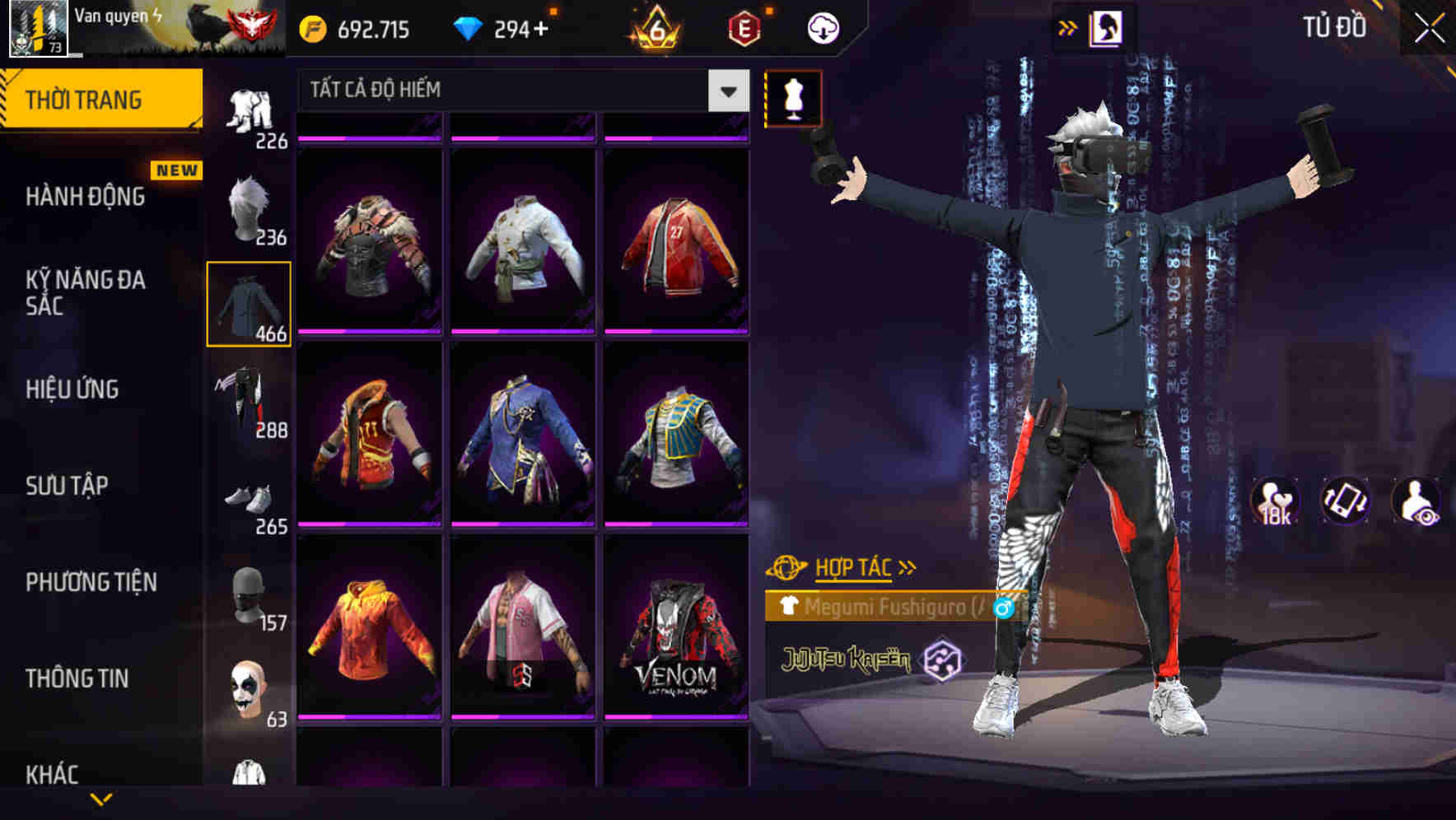Open the HÀNH ĐỘNG tab marked NEW
1456x820 pixels.
tap(85, 197)
